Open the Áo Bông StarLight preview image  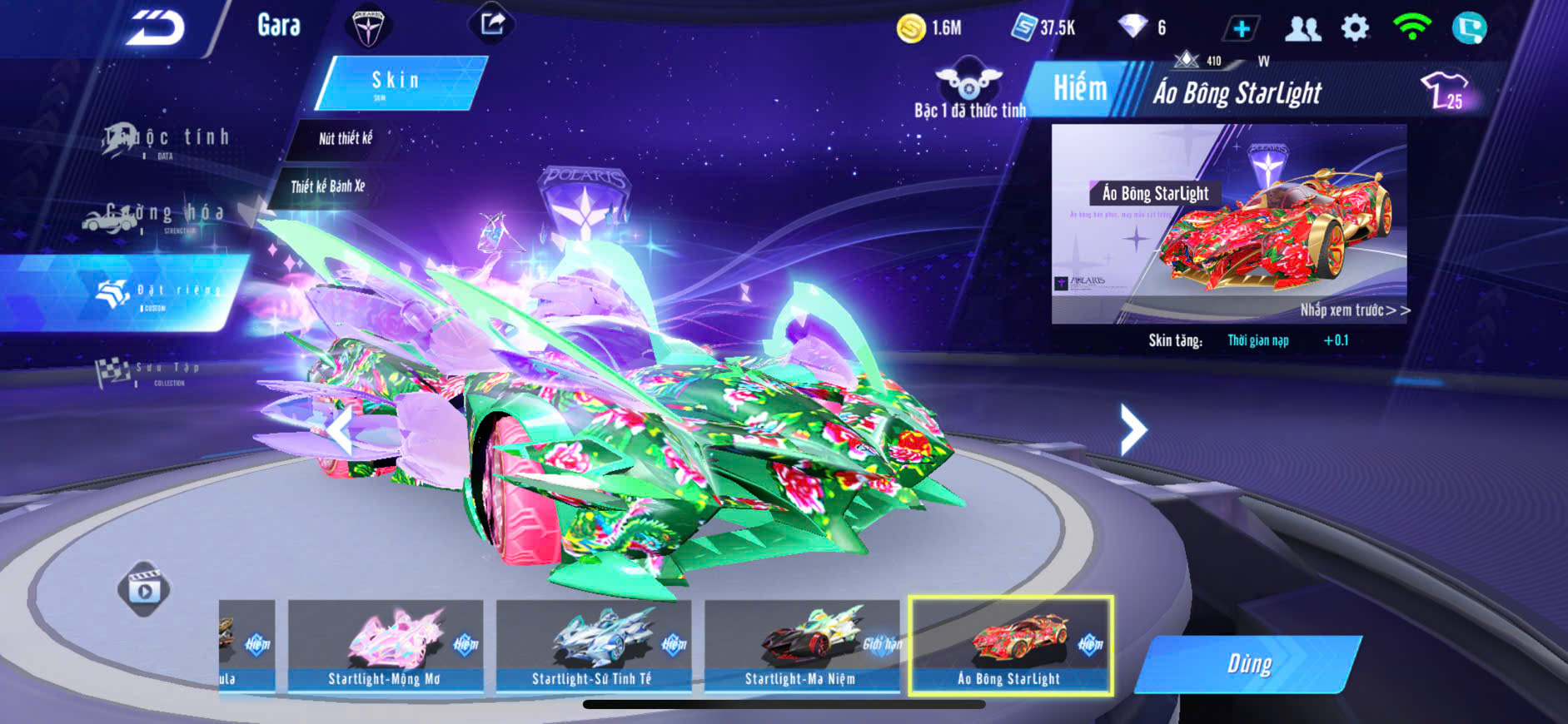coord(1228,223)
